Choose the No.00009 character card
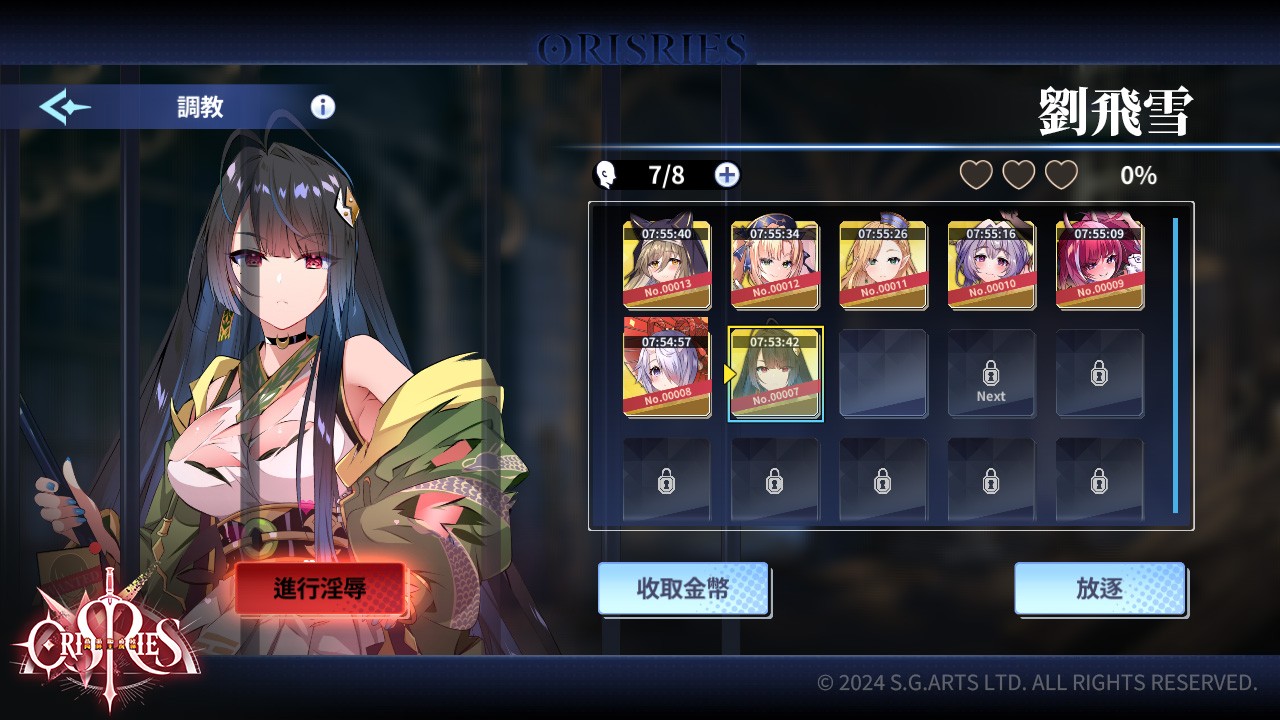Viewport: 1280px width, 720px height. [x=1100, y=265]
